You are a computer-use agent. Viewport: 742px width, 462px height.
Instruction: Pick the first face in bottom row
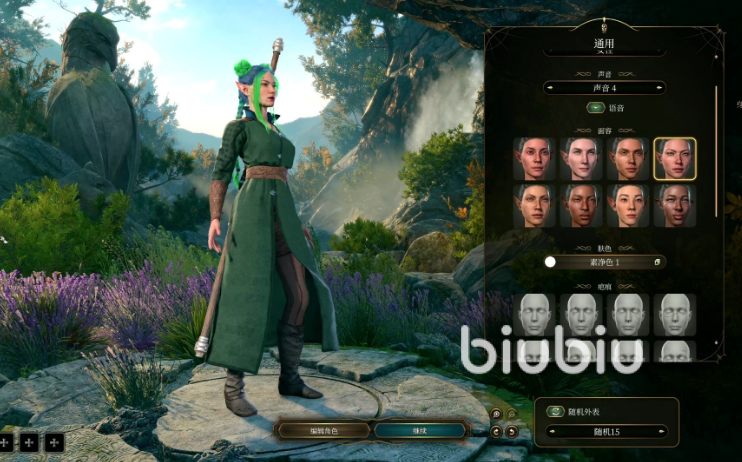pos(534,205)
